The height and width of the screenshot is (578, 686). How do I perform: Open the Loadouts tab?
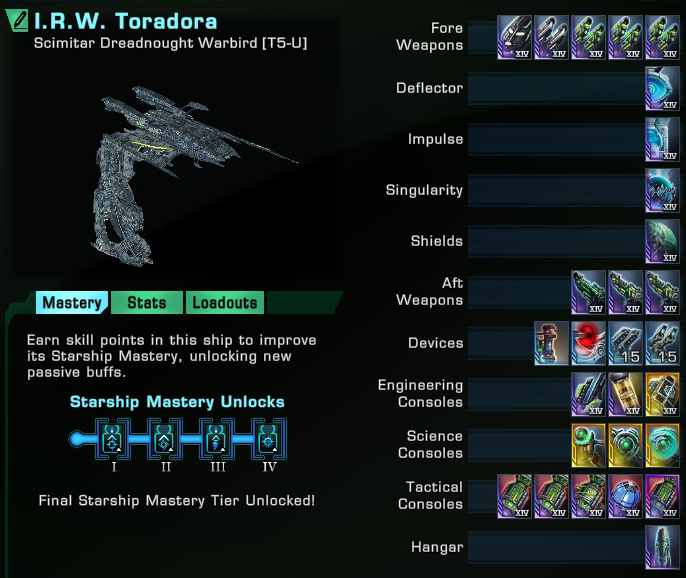[x=225, y=303]
